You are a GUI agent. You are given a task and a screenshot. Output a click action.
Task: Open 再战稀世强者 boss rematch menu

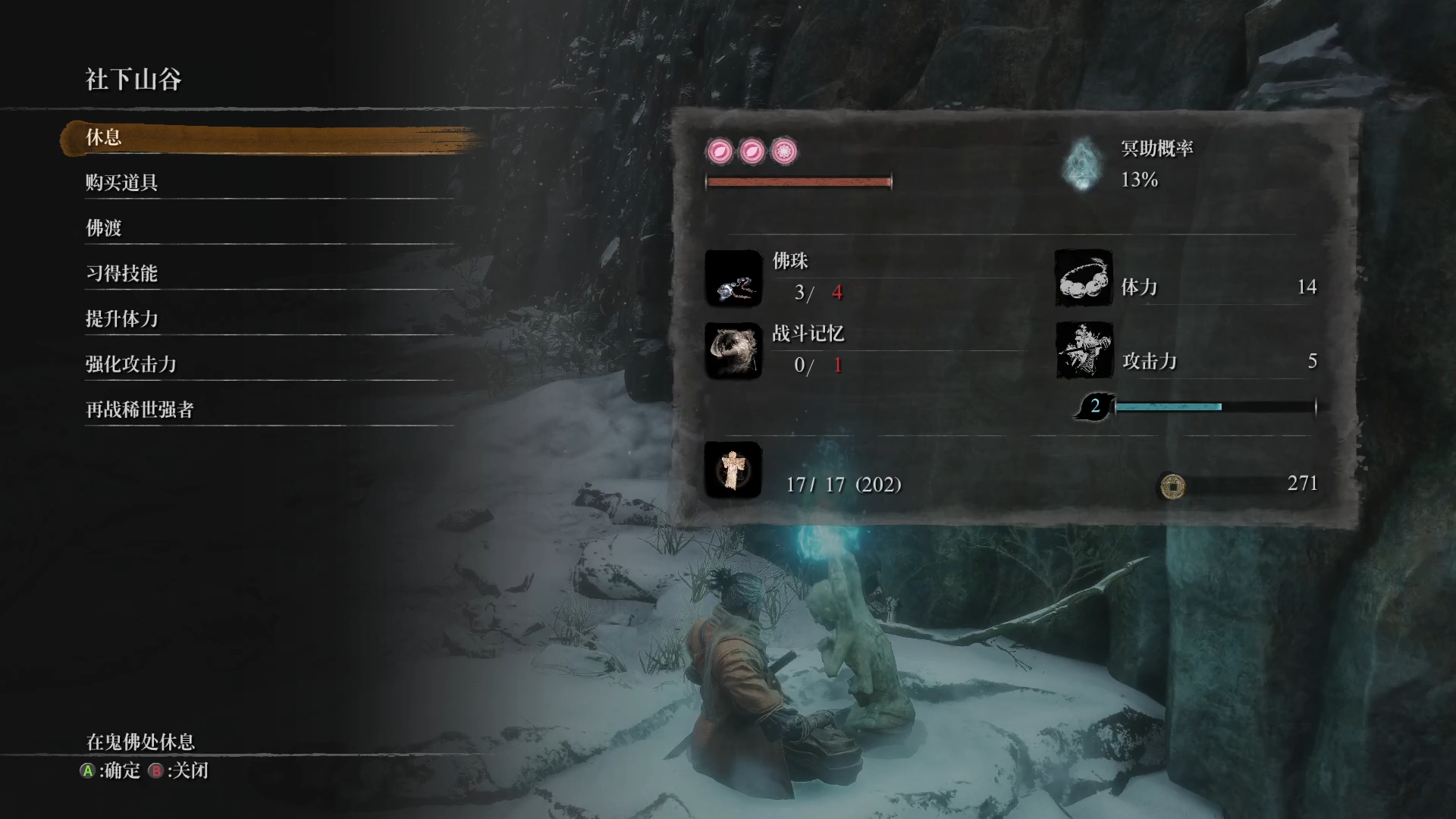click(140, 410)
